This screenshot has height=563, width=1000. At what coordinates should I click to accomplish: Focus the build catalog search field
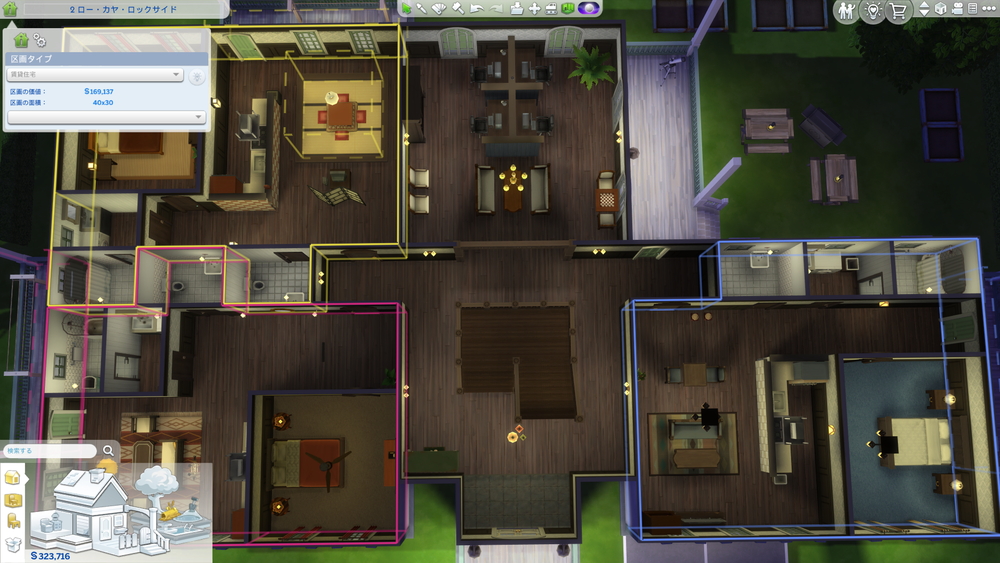point(50,451)
